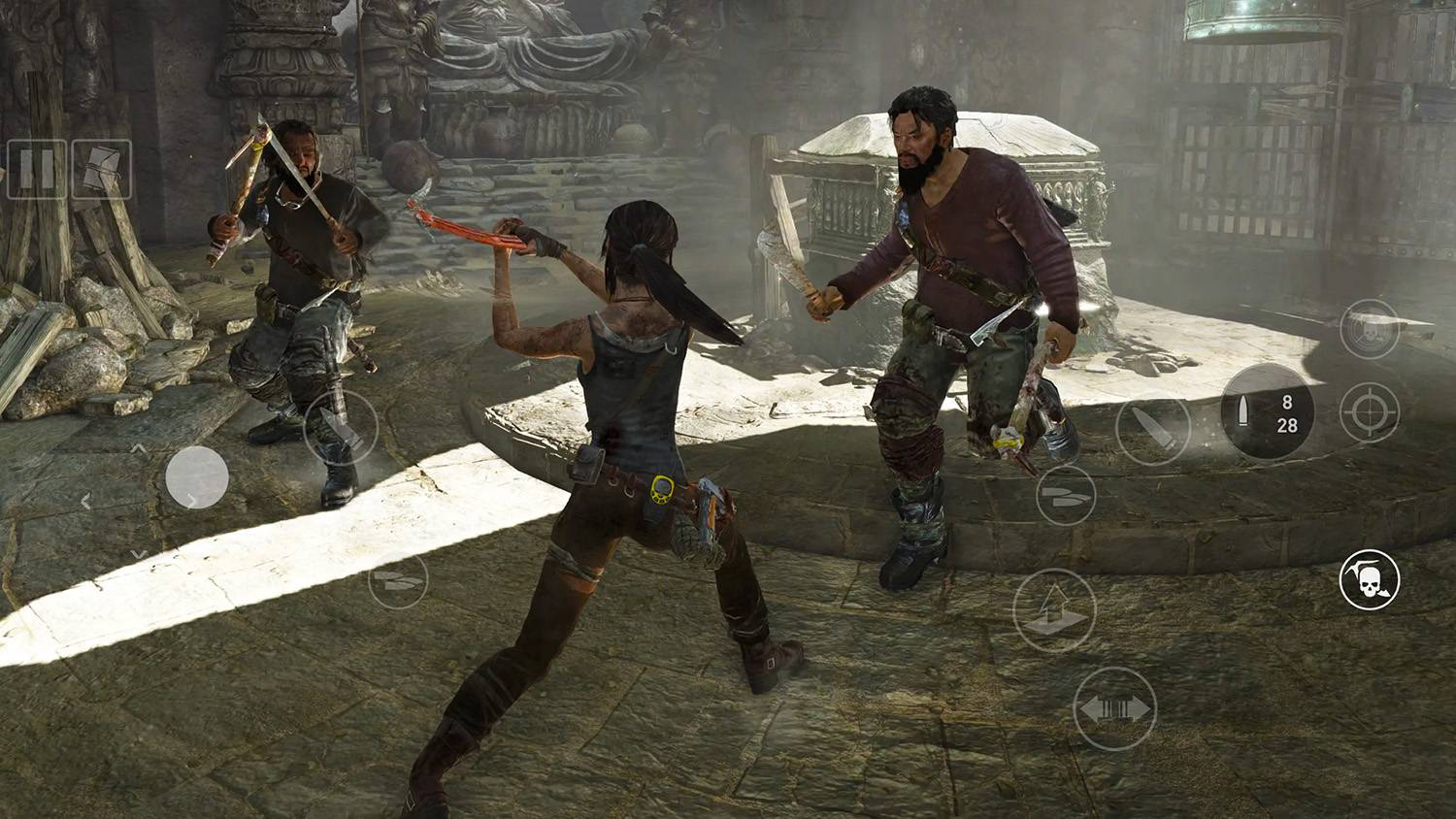Tap the skull-in-target button

[1370, 330]
